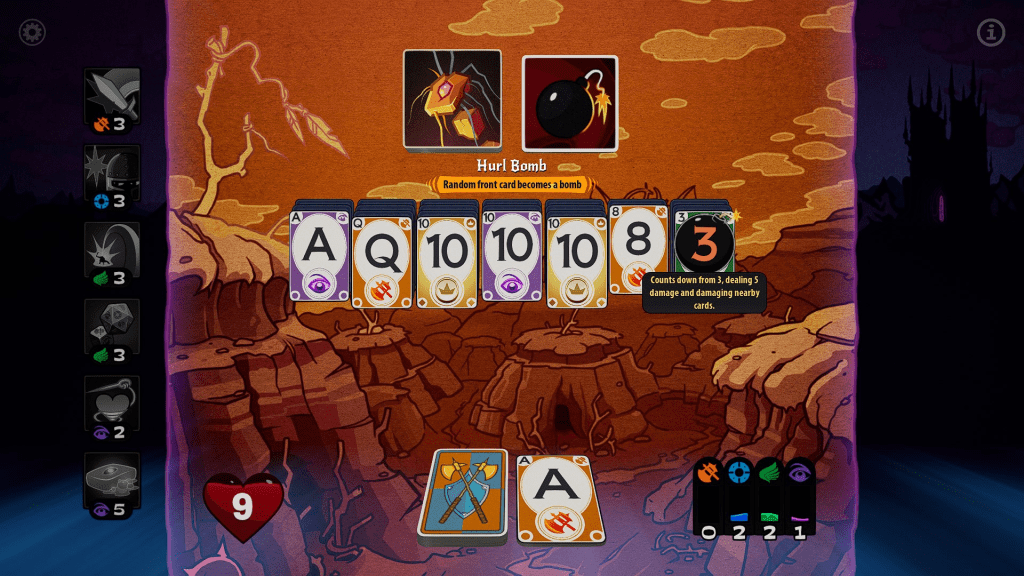Image resolution: width=1024 pixels, height=576 pixels.
Task: Click the bomb card showing 3
Action: click(x=705, y=243)
